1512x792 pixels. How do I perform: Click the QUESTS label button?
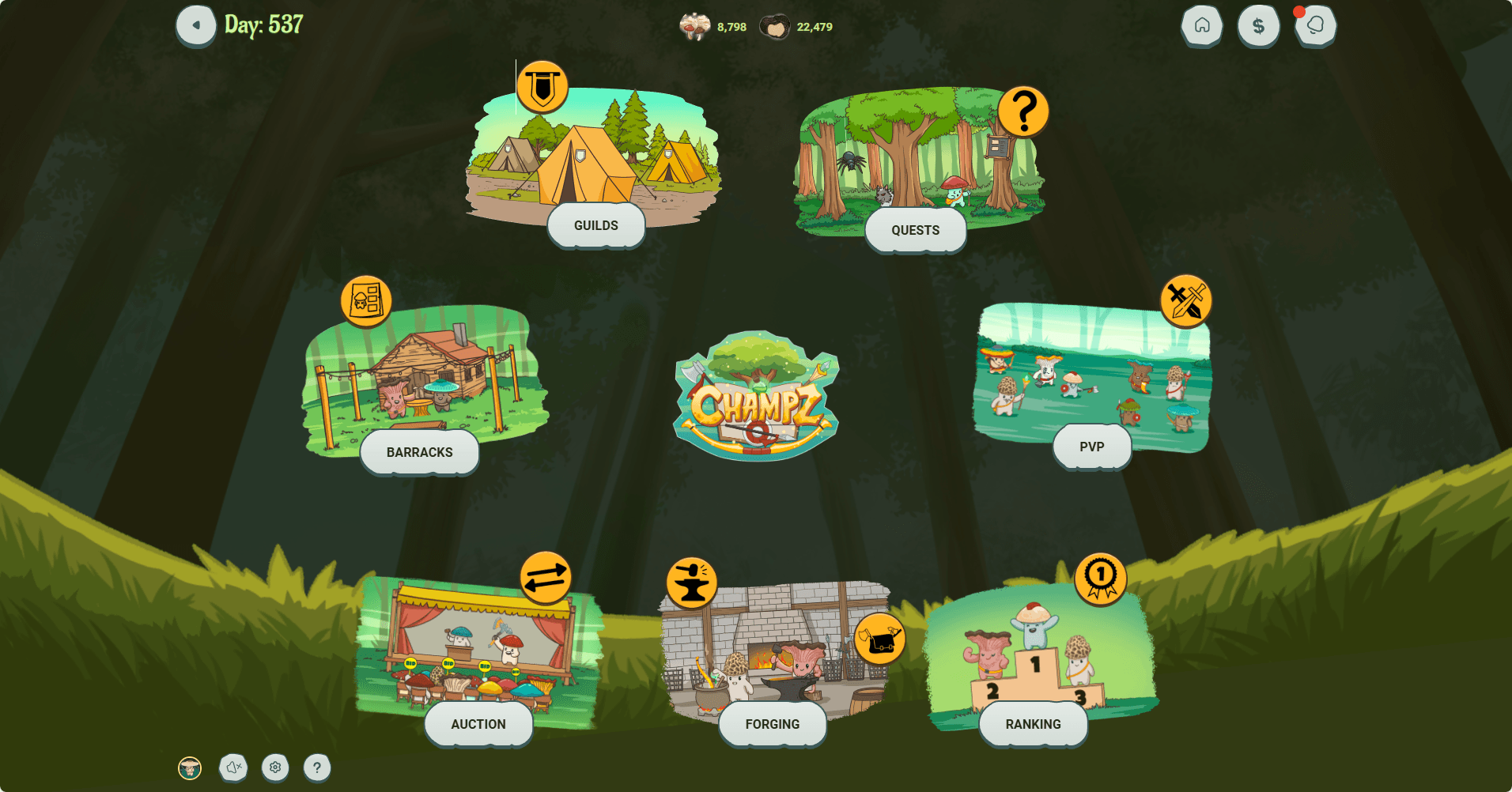point(915,229)
